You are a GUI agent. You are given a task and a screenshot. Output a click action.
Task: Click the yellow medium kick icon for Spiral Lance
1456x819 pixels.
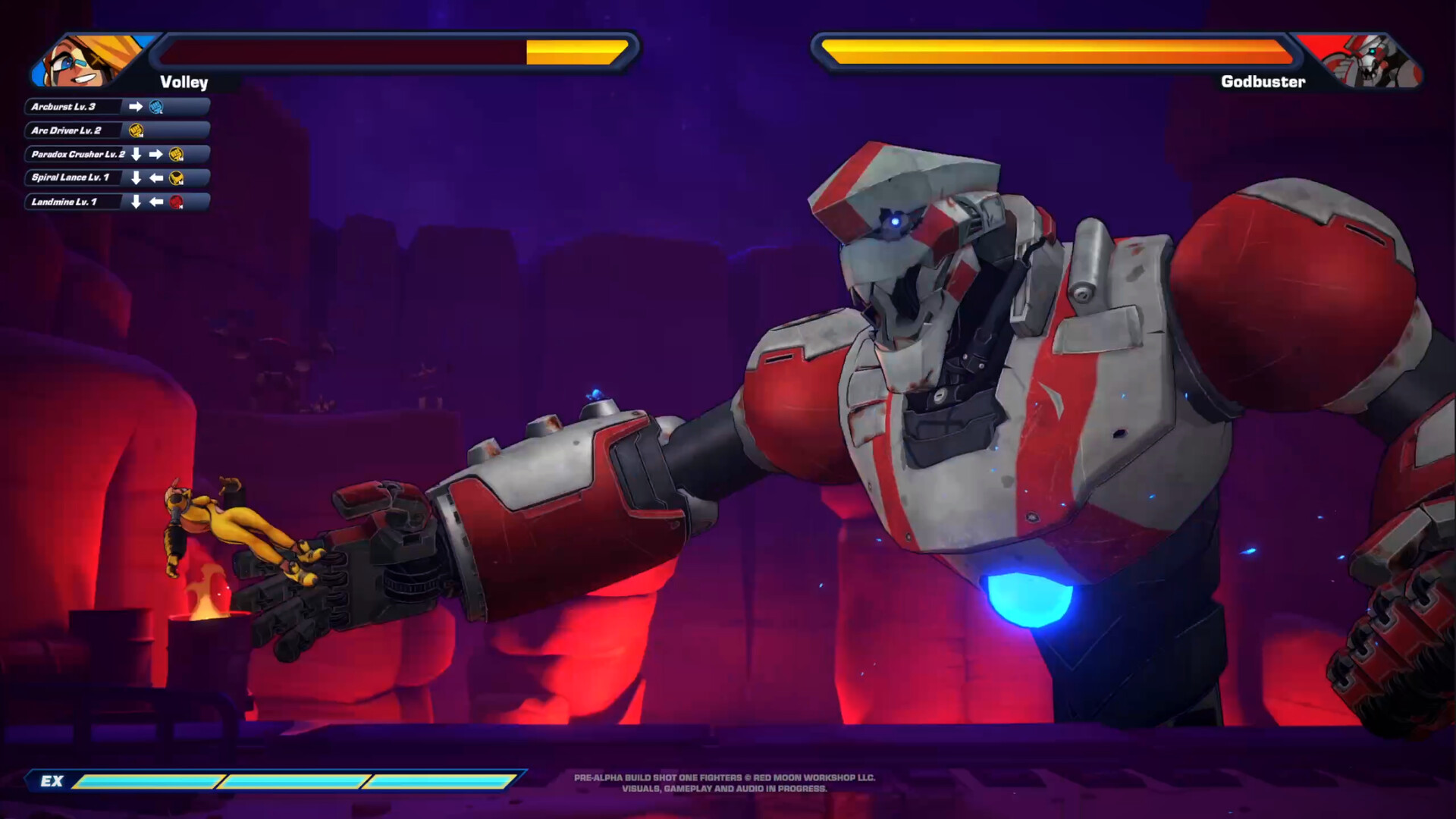177,178
